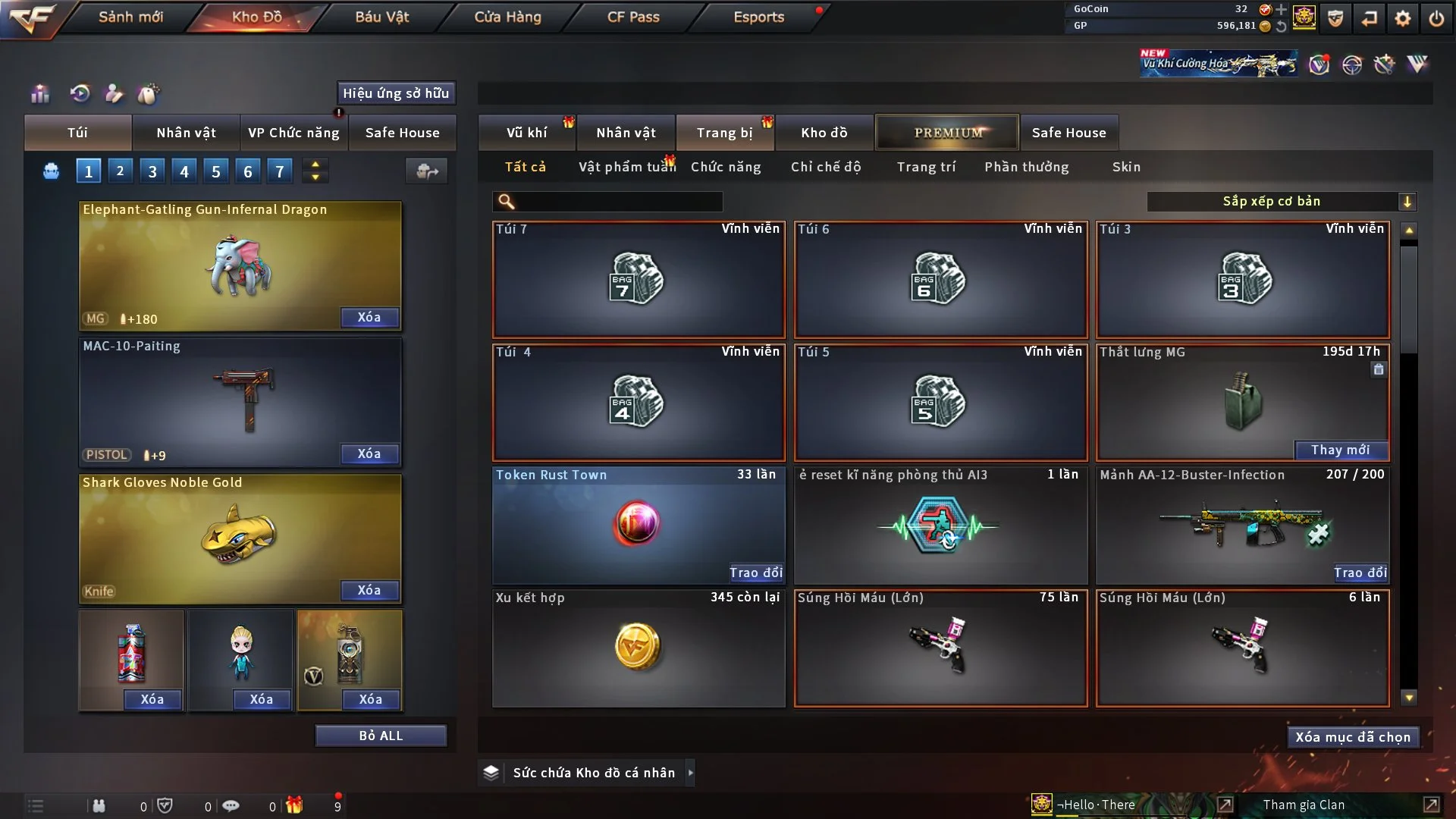The height and width of the screenshot is (819, 1456).
Task: Remove the Elephant-Gatling Gun with Xóa
Action: 369,317
